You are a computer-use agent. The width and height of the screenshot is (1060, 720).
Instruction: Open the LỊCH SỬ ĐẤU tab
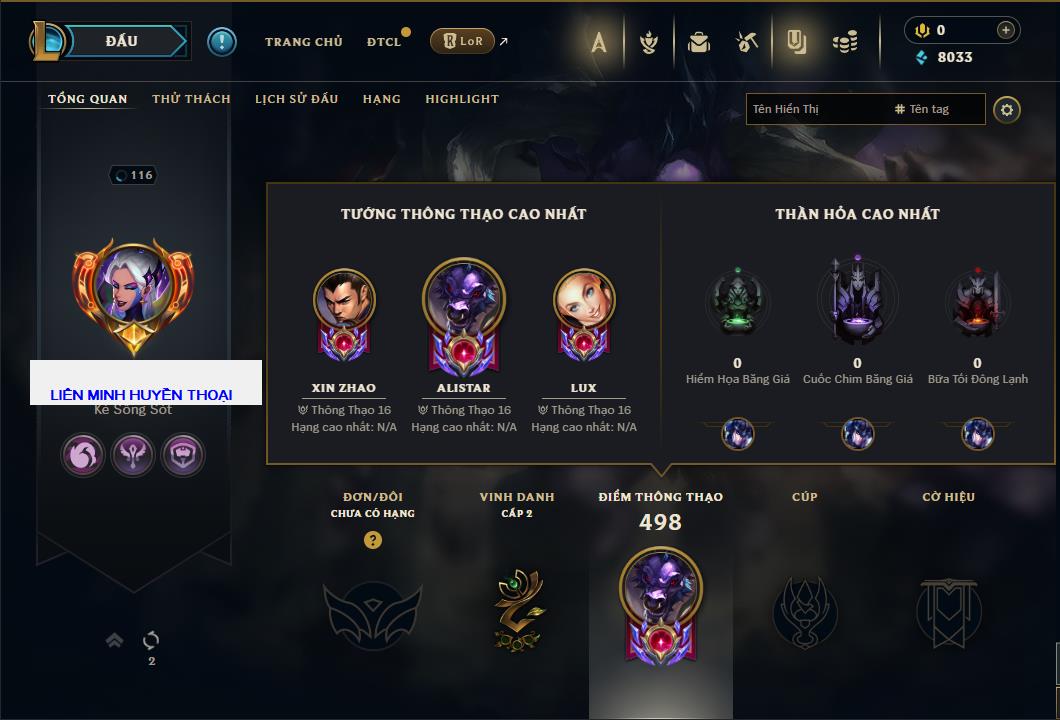[x=296, y=99]
